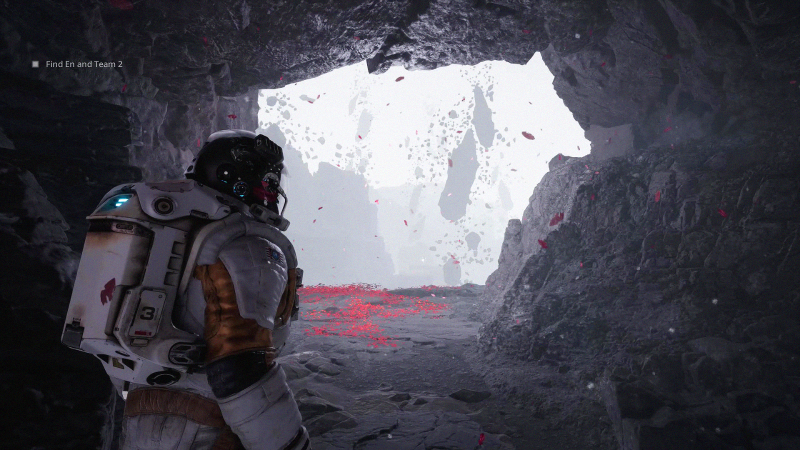
Task: Select the 'Find En and Team 2' objective
Action: pos(84,64)
